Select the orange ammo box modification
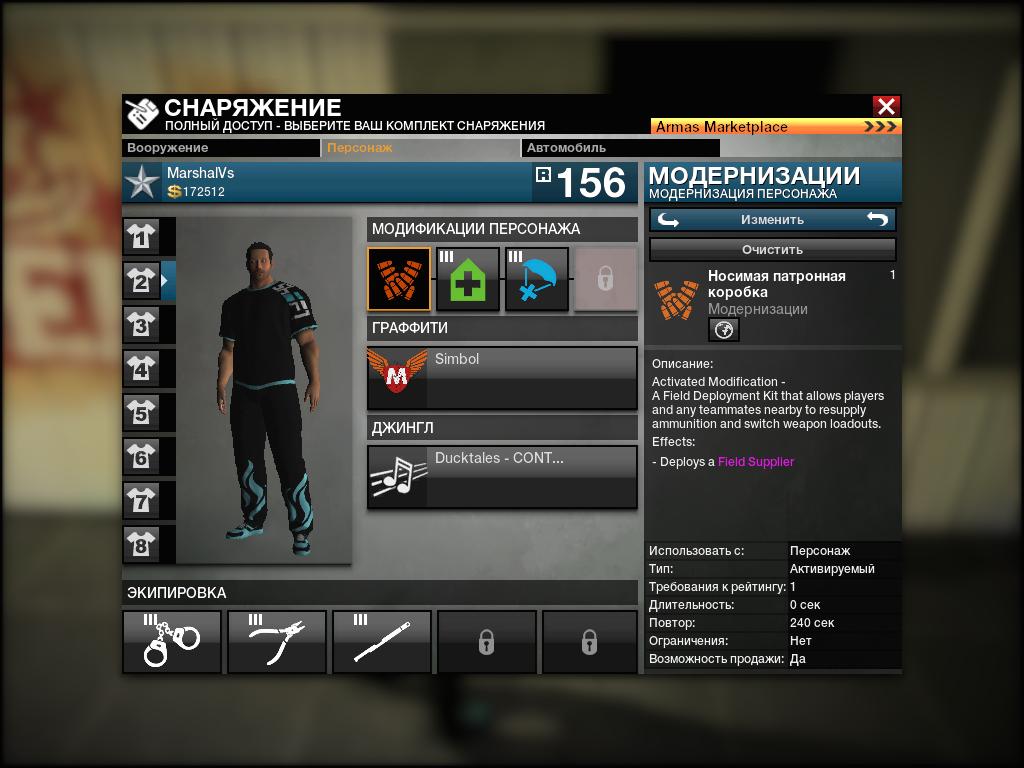Image resolution: width=1024 pixels, height=768 pixels. click(399, 279)
